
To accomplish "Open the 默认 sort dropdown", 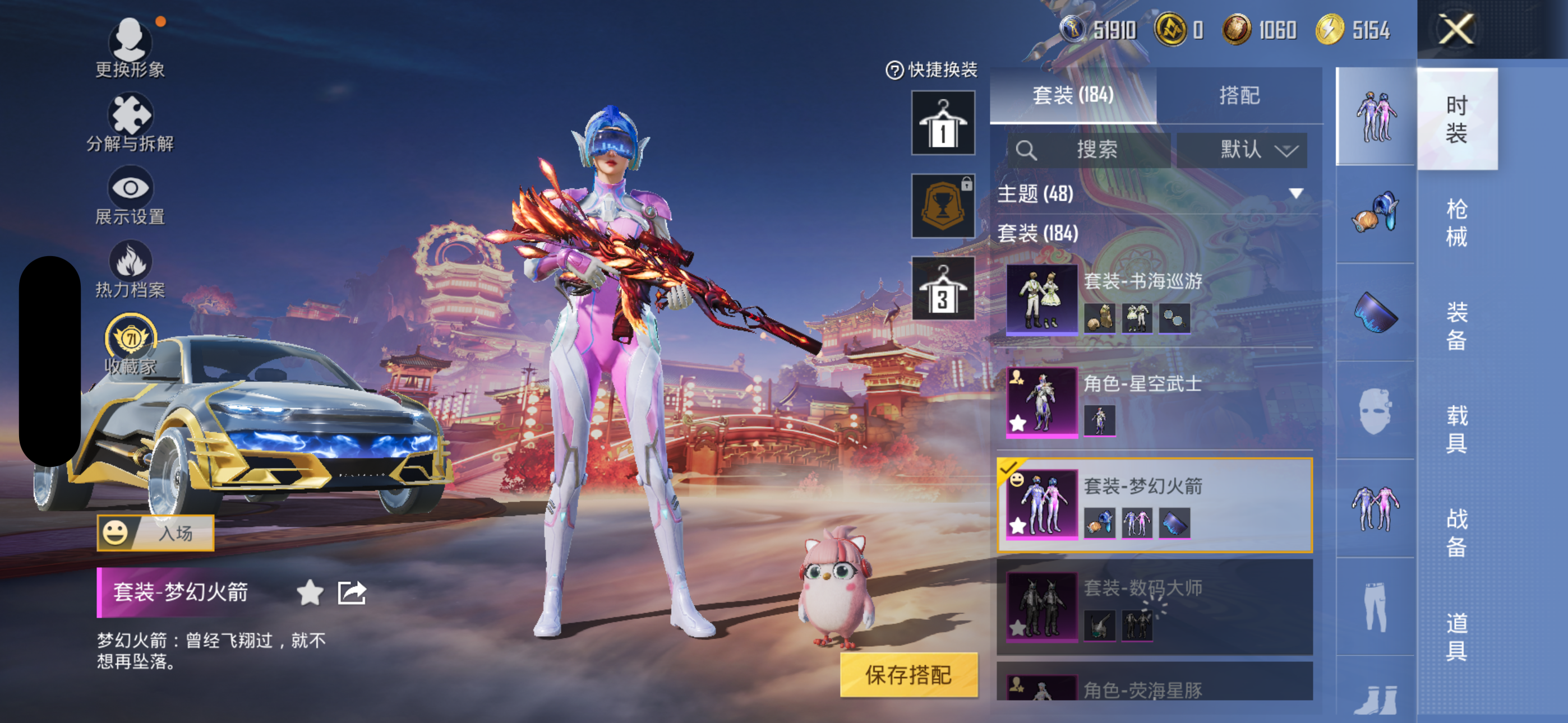I will pos(1242,150).
